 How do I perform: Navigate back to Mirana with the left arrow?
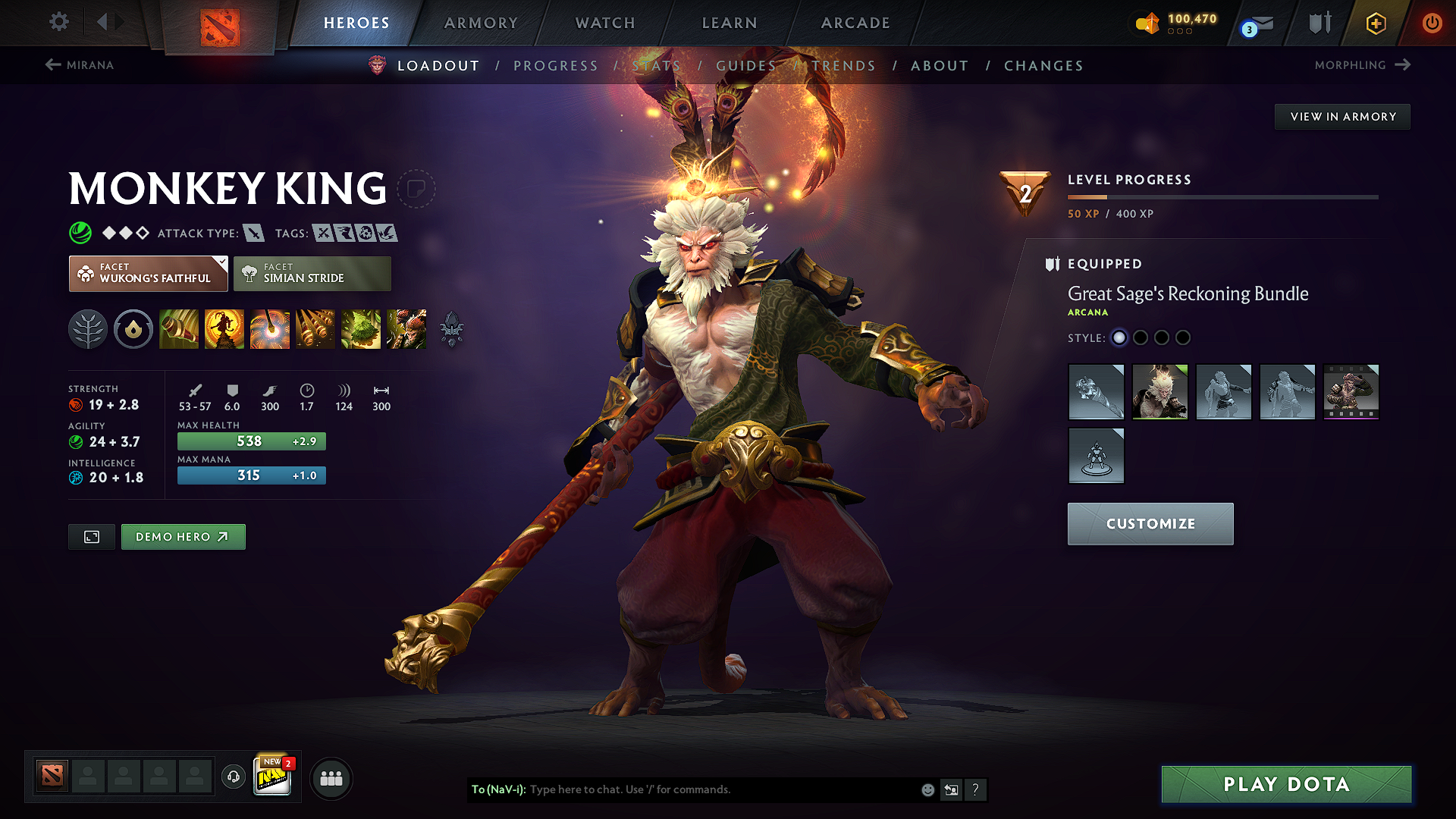point(52,65)
